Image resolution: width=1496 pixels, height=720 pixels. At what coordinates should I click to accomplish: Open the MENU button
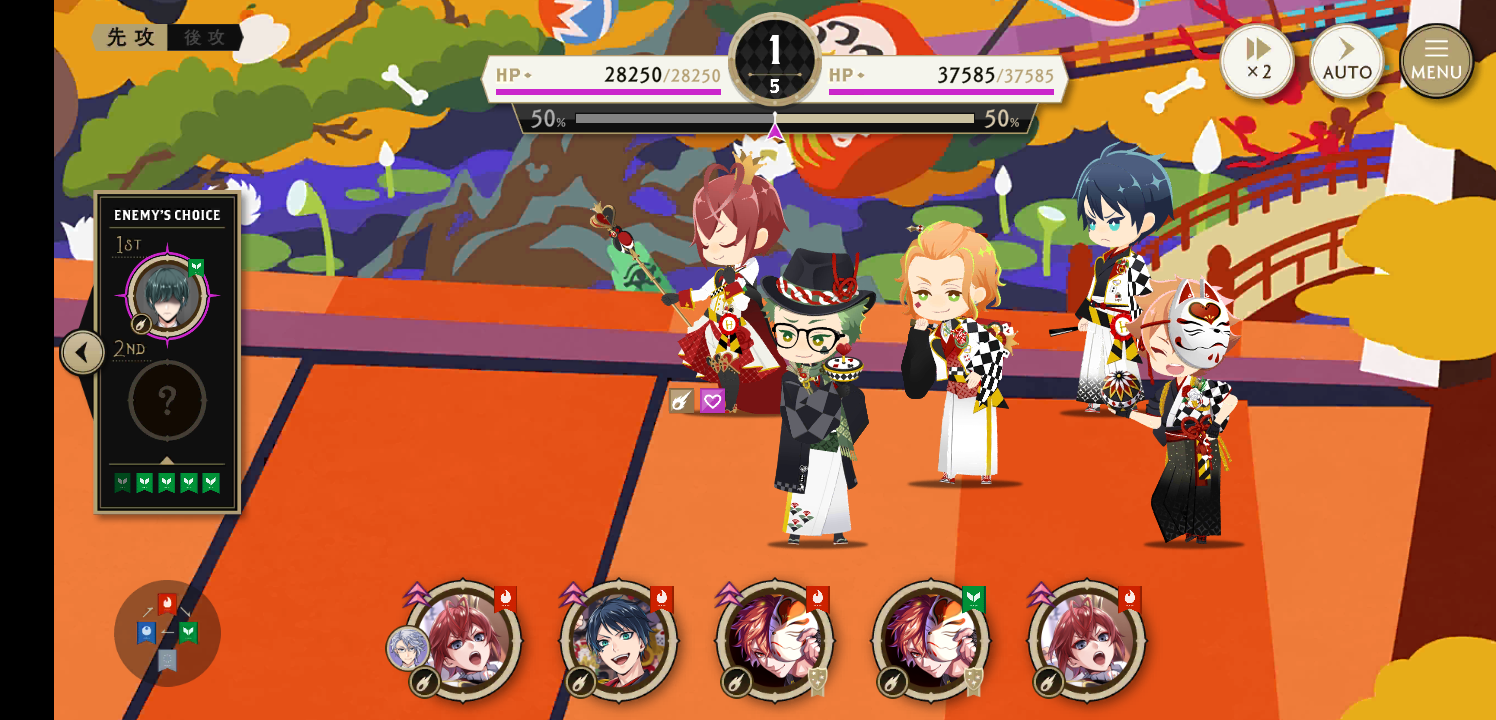[x=1436, y=61]
